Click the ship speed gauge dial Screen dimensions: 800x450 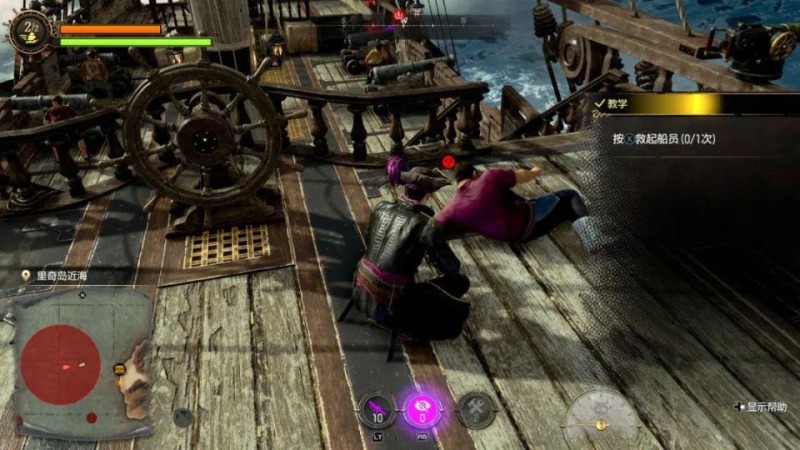(600, 413)
